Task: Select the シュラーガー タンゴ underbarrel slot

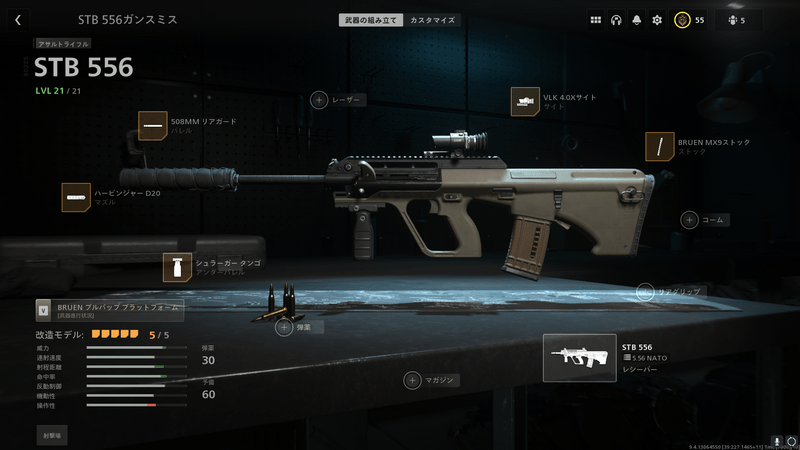Action: click(x=178, y=267)
